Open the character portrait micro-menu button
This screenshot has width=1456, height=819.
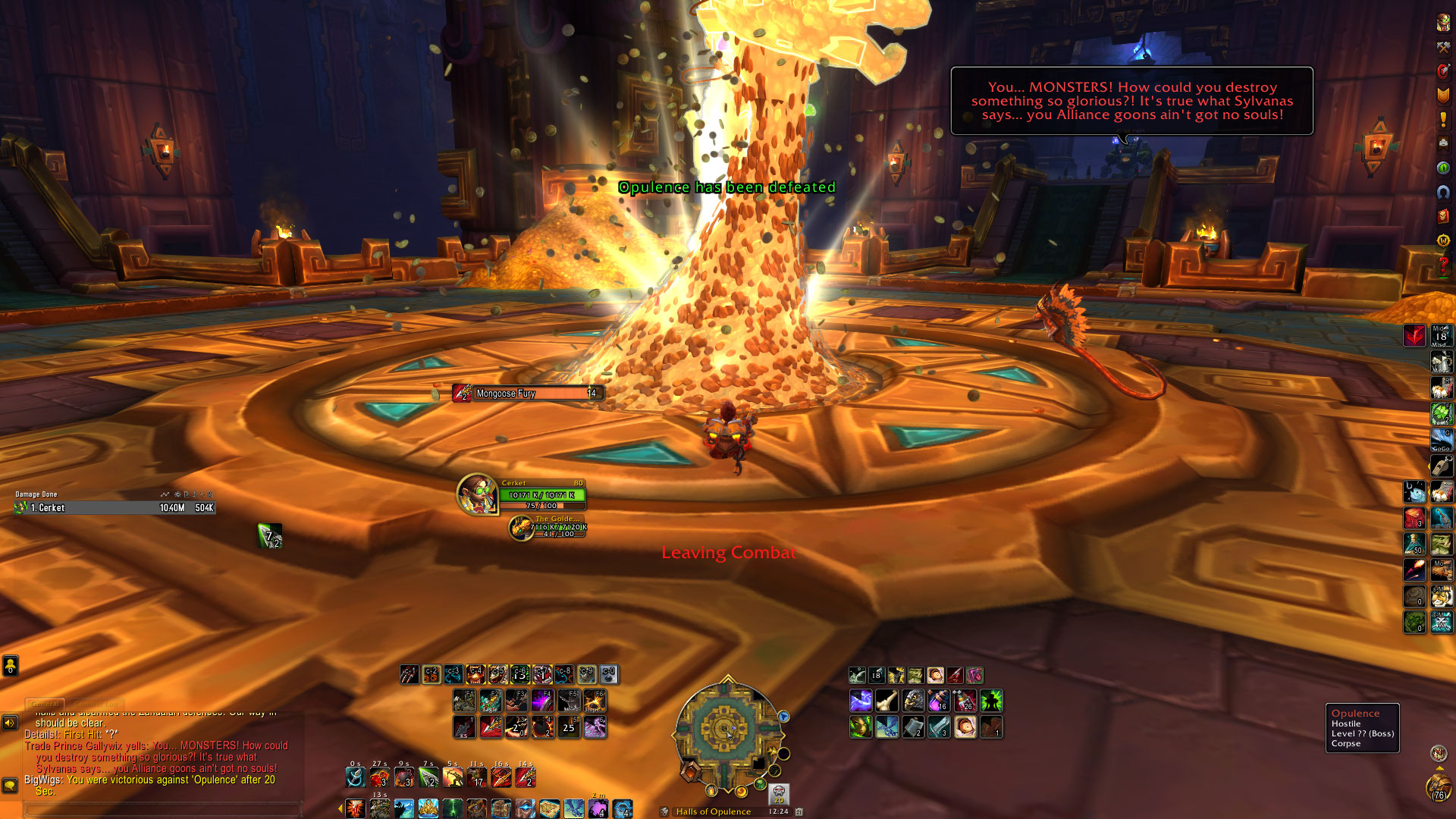coord(1443,23)
